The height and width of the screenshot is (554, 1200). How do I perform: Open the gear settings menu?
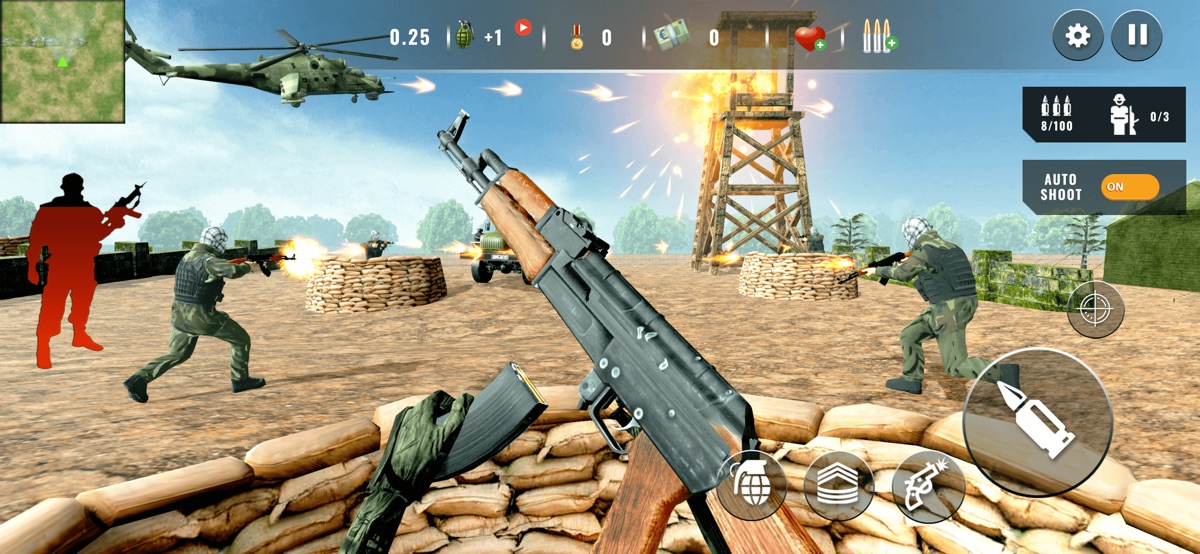(x=1077, y=36)
